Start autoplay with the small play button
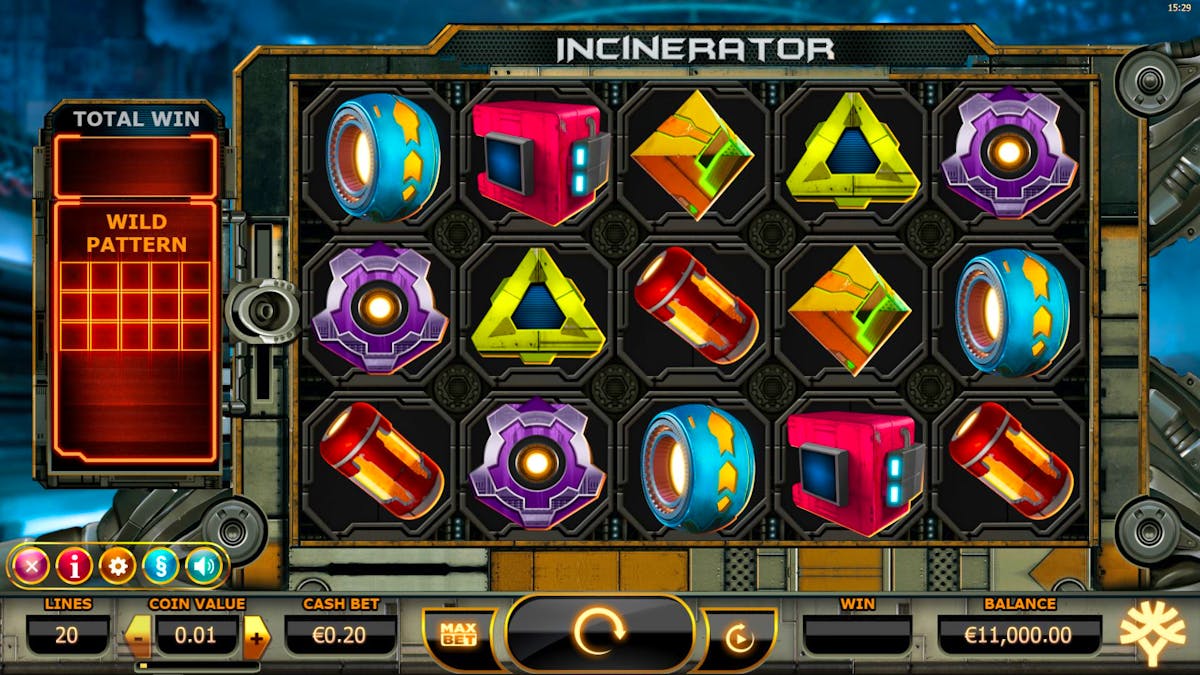 [739, 637]
